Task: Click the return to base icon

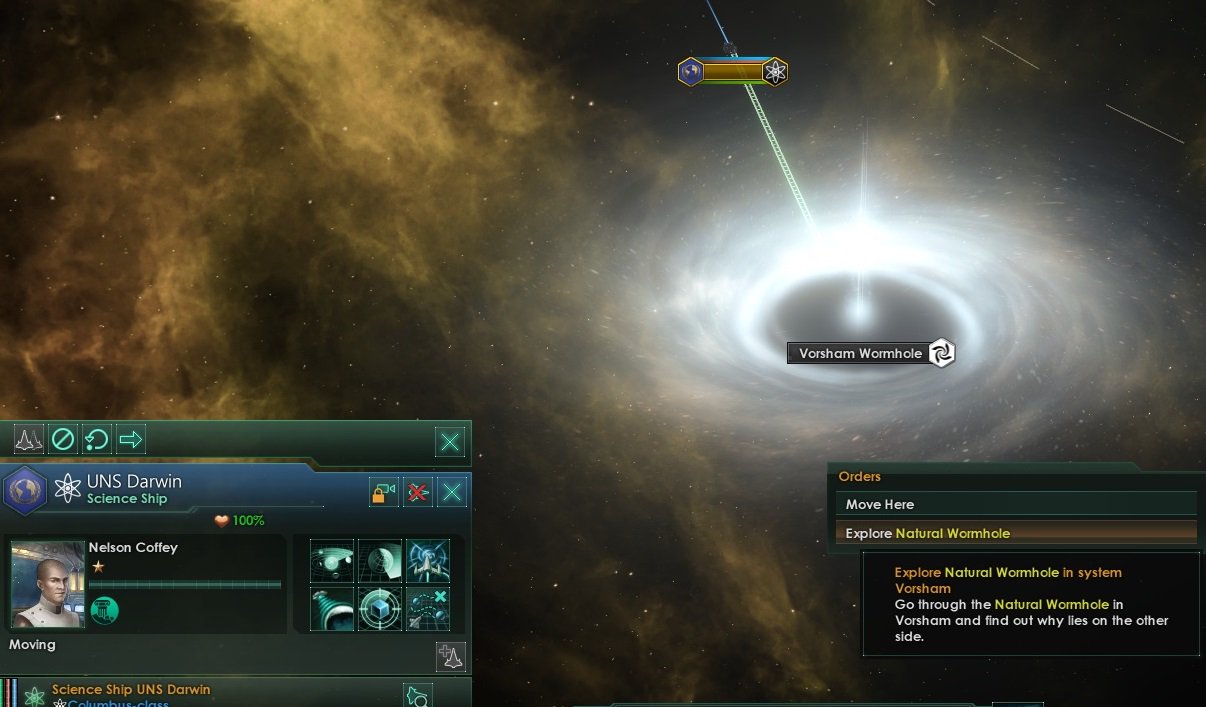Action: click(97, 439)
